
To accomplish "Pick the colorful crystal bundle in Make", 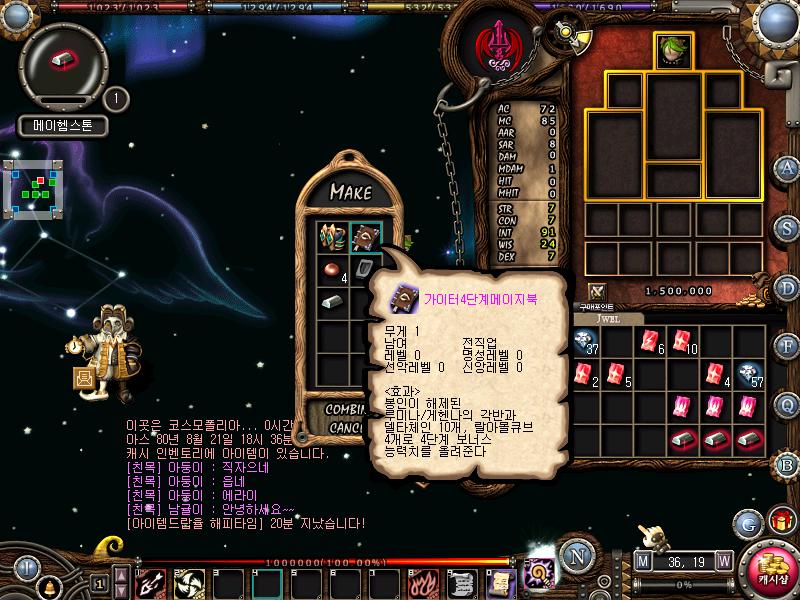I will point(331,238).
